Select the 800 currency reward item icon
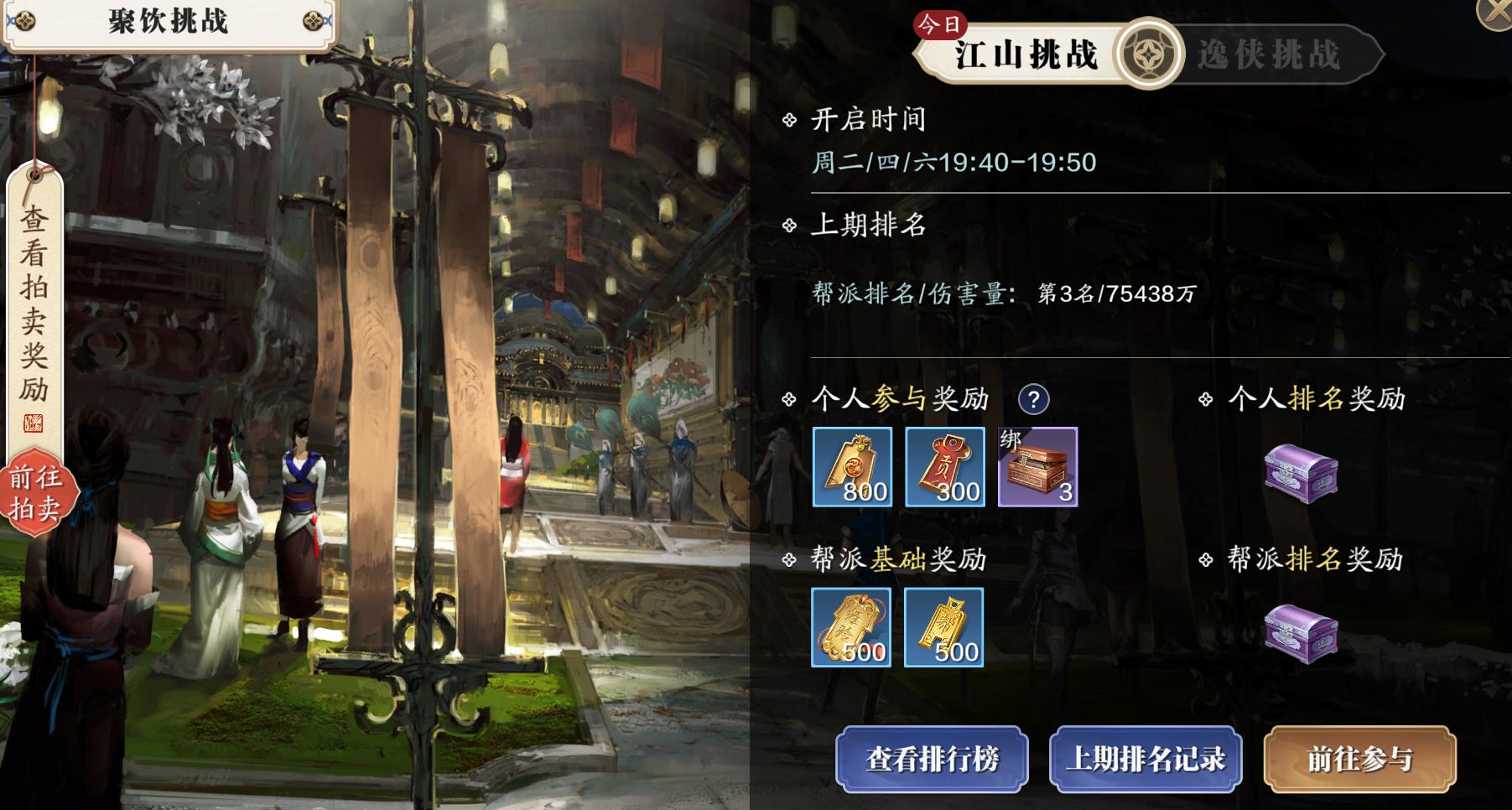 (853, 468)
